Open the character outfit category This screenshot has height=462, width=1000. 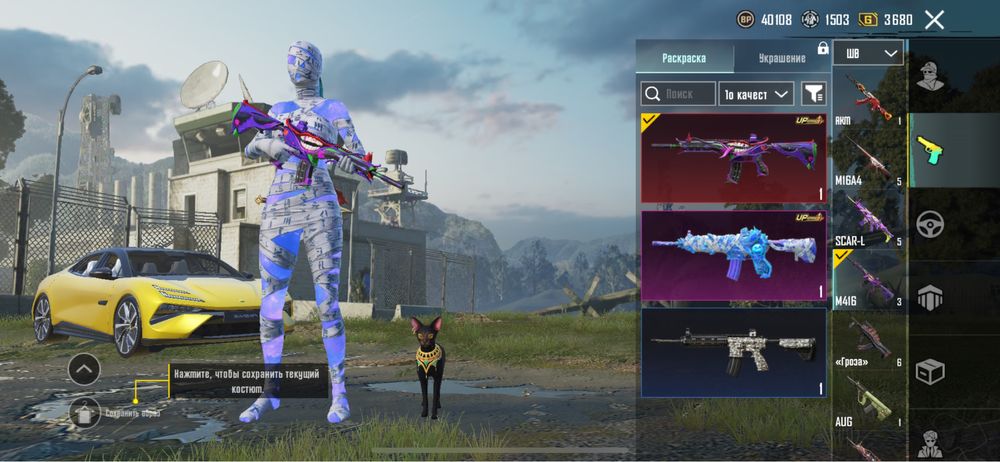(931, 75)
